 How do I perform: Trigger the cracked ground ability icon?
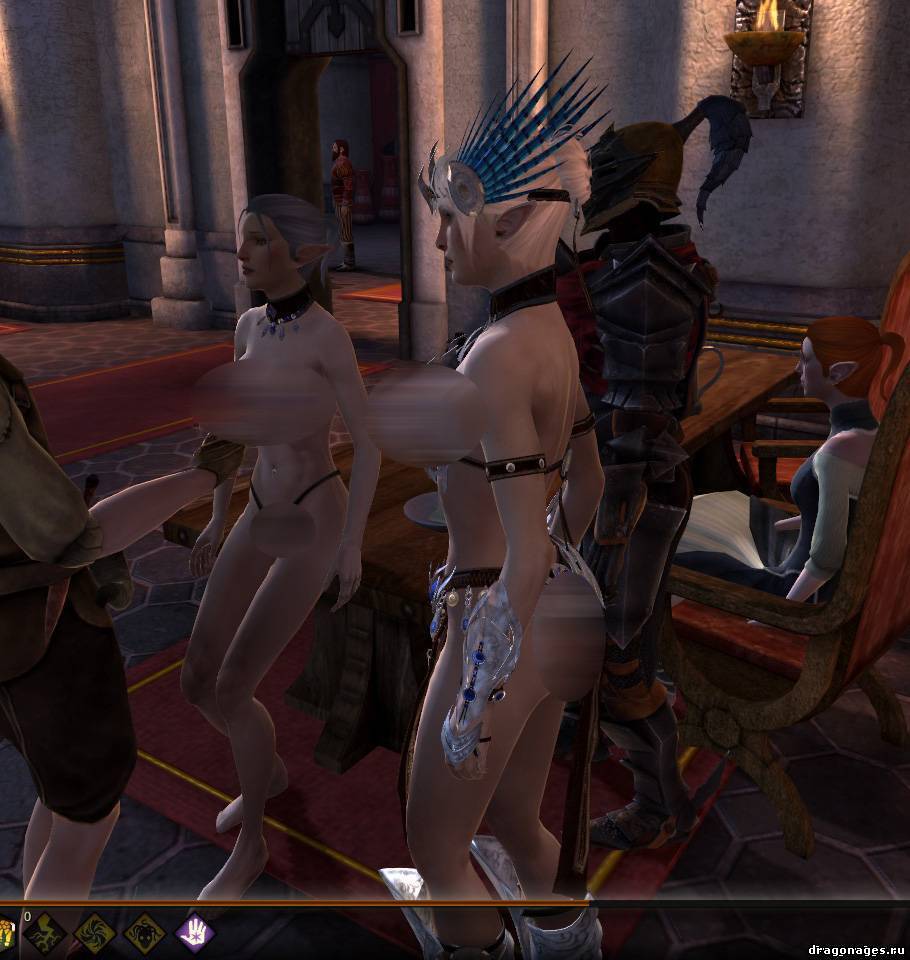tap(45, 934)
